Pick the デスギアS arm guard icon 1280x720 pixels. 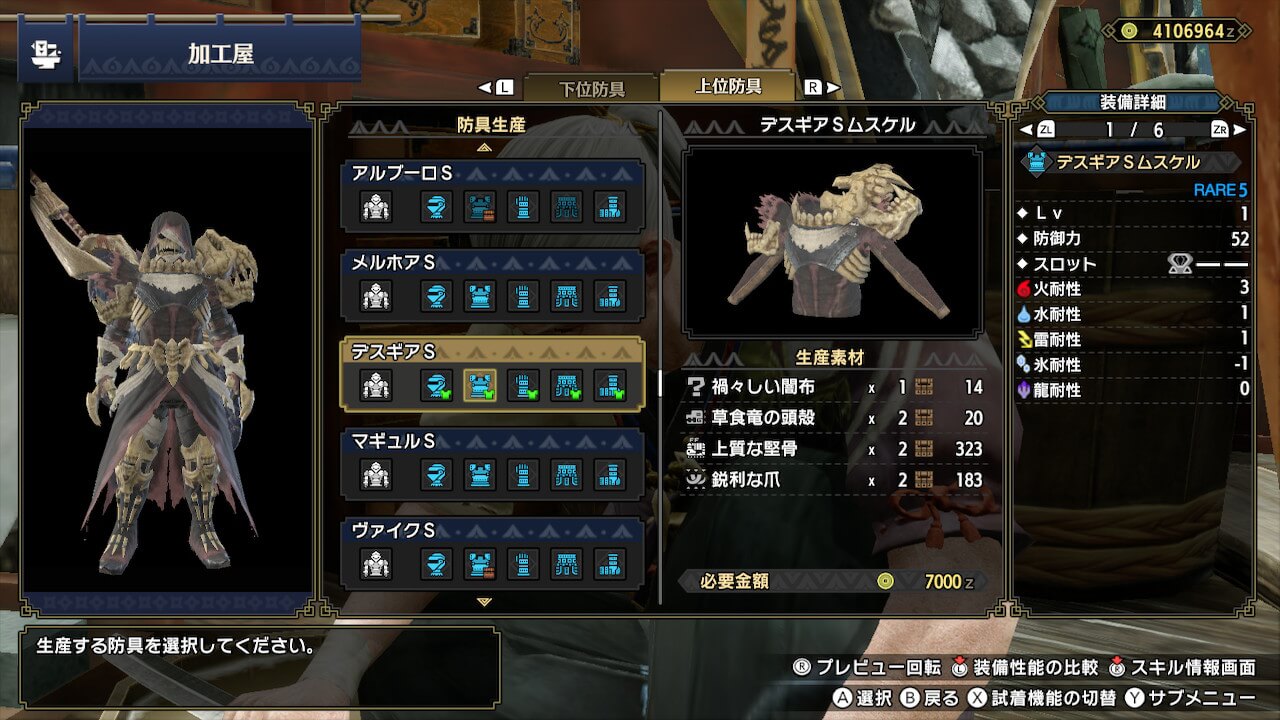(x=523, y=385)
